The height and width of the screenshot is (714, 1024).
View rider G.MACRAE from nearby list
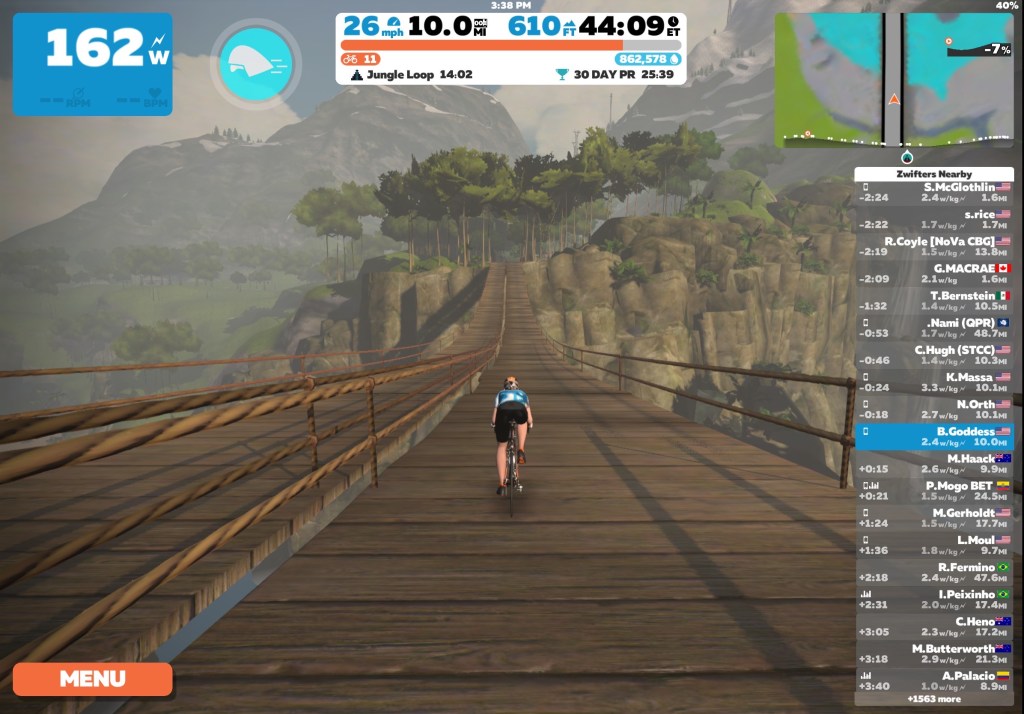(934, 273)
